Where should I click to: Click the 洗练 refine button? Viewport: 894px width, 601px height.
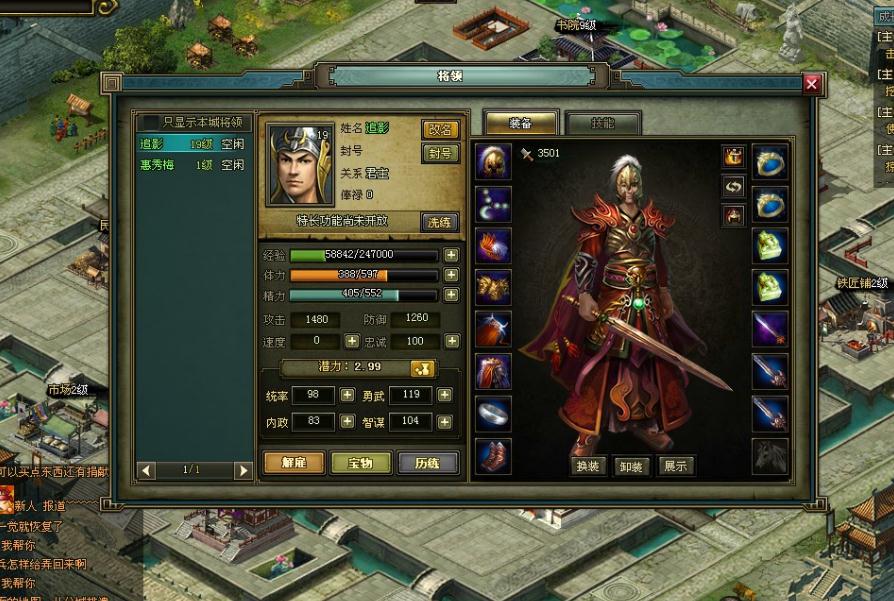point(440,222)
